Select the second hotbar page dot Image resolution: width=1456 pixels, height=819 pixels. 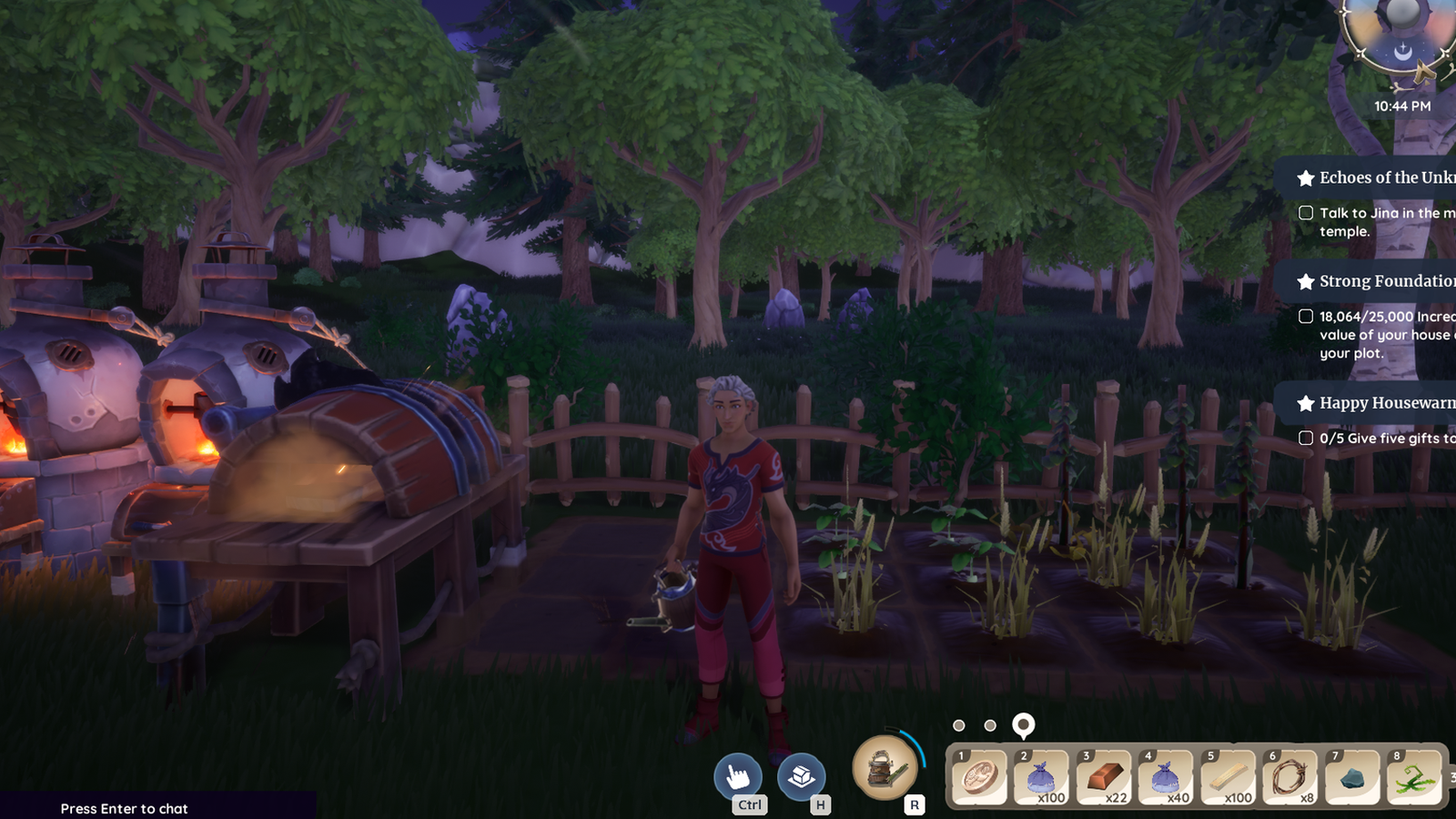[990, 726]
